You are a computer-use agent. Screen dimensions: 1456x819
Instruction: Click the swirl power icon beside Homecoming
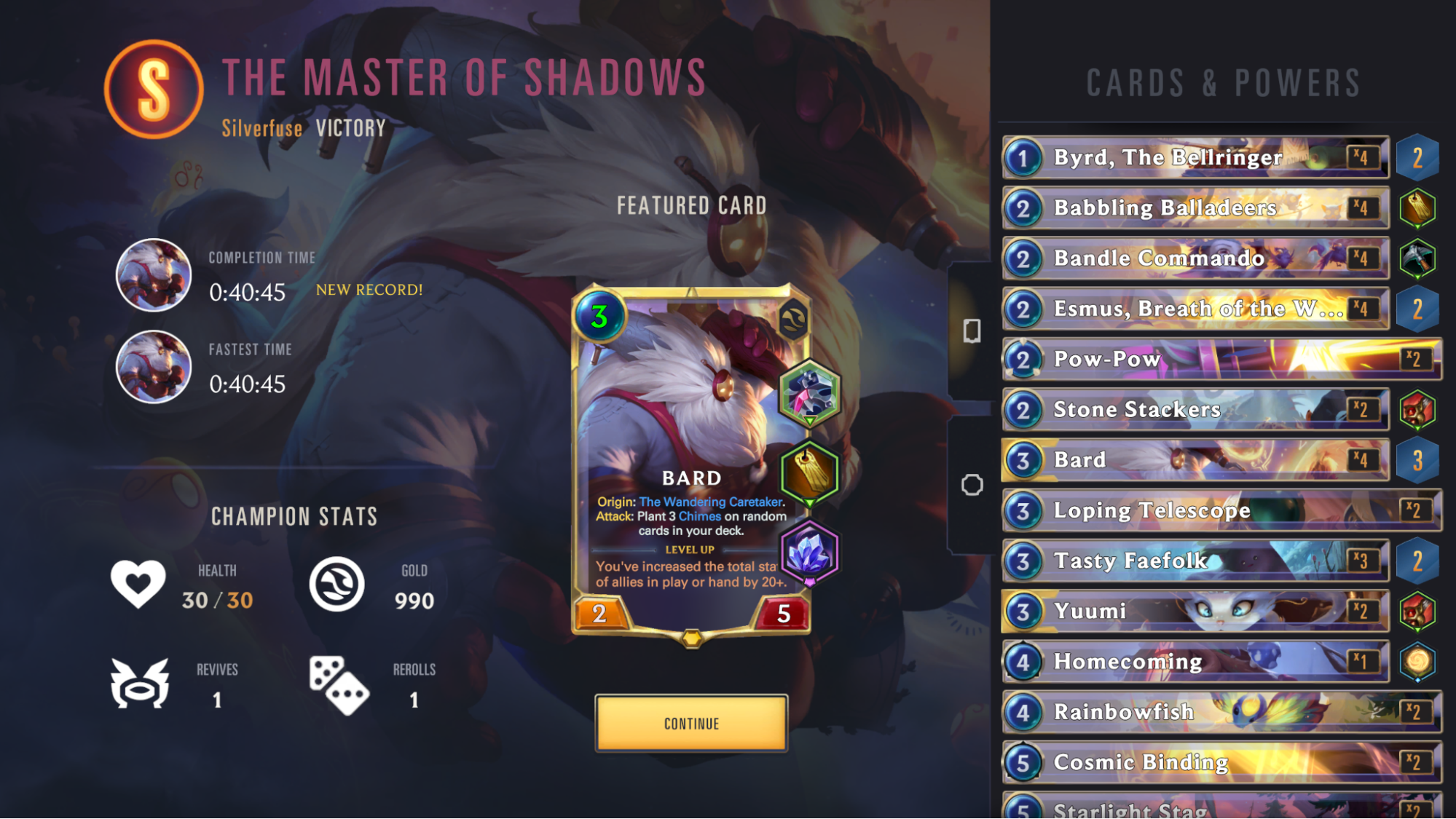[1419, 661]
